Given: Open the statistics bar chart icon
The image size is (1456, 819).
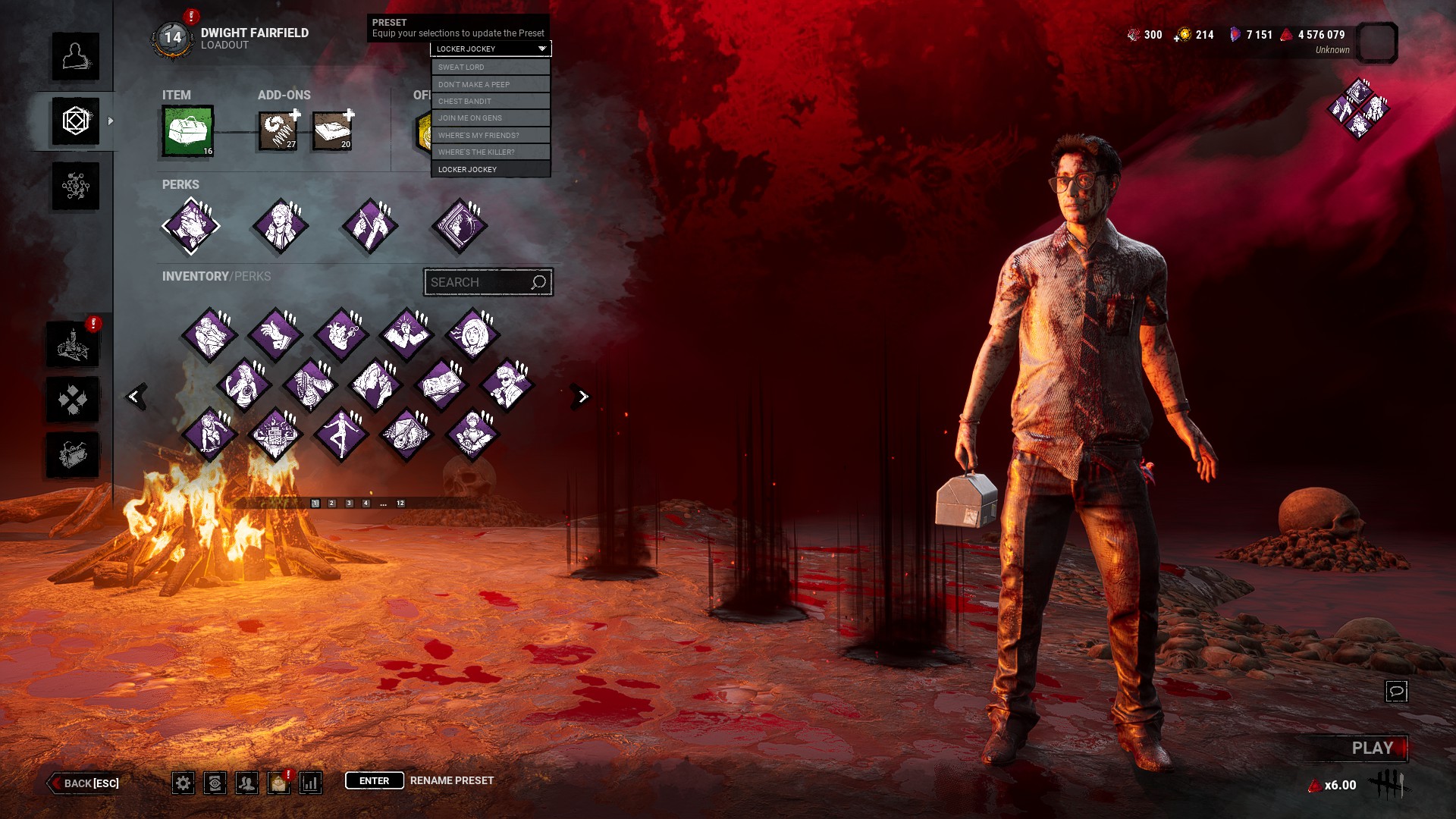Looking at the screenshot, I should click(x=311, y=783).
